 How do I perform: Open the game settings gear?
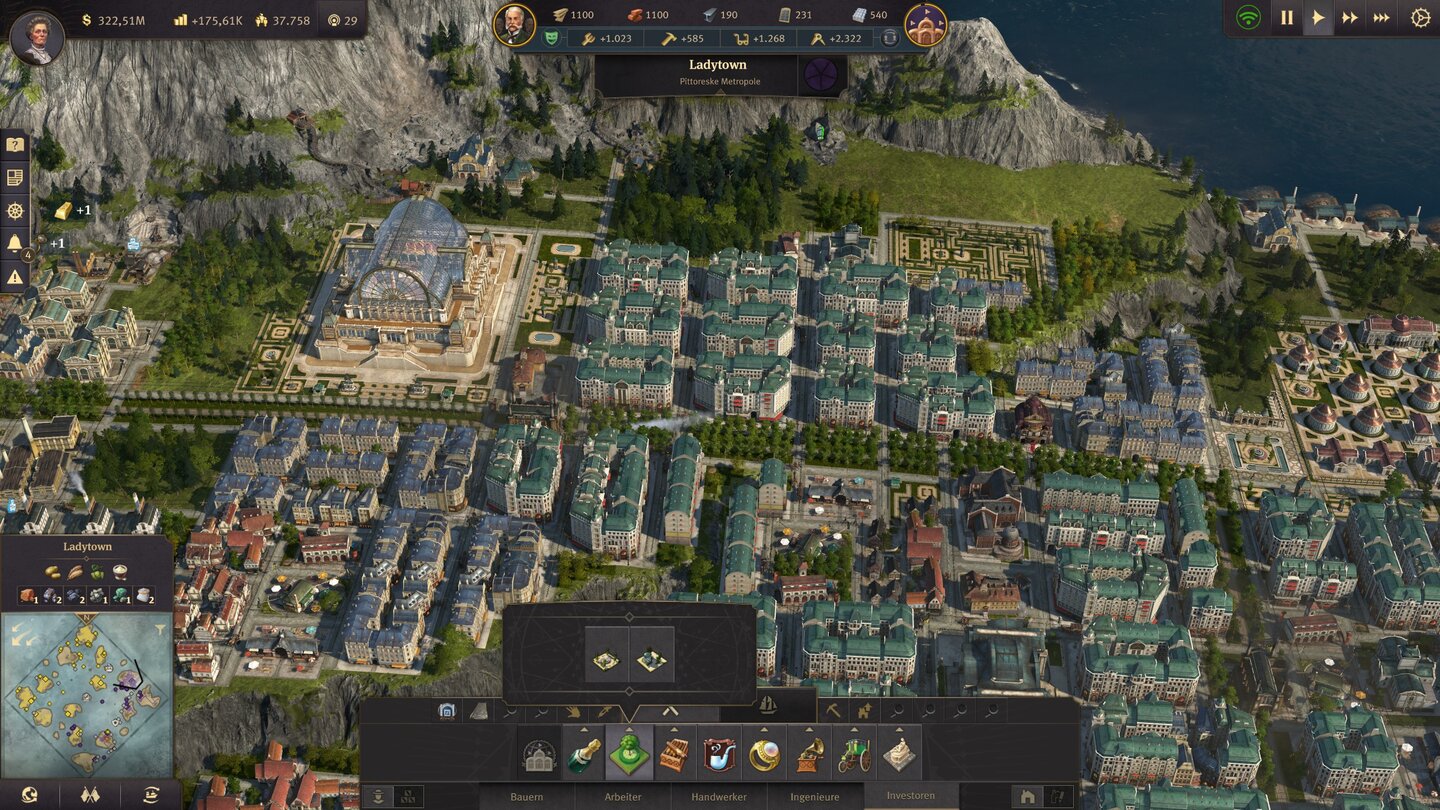(1421, 18)
